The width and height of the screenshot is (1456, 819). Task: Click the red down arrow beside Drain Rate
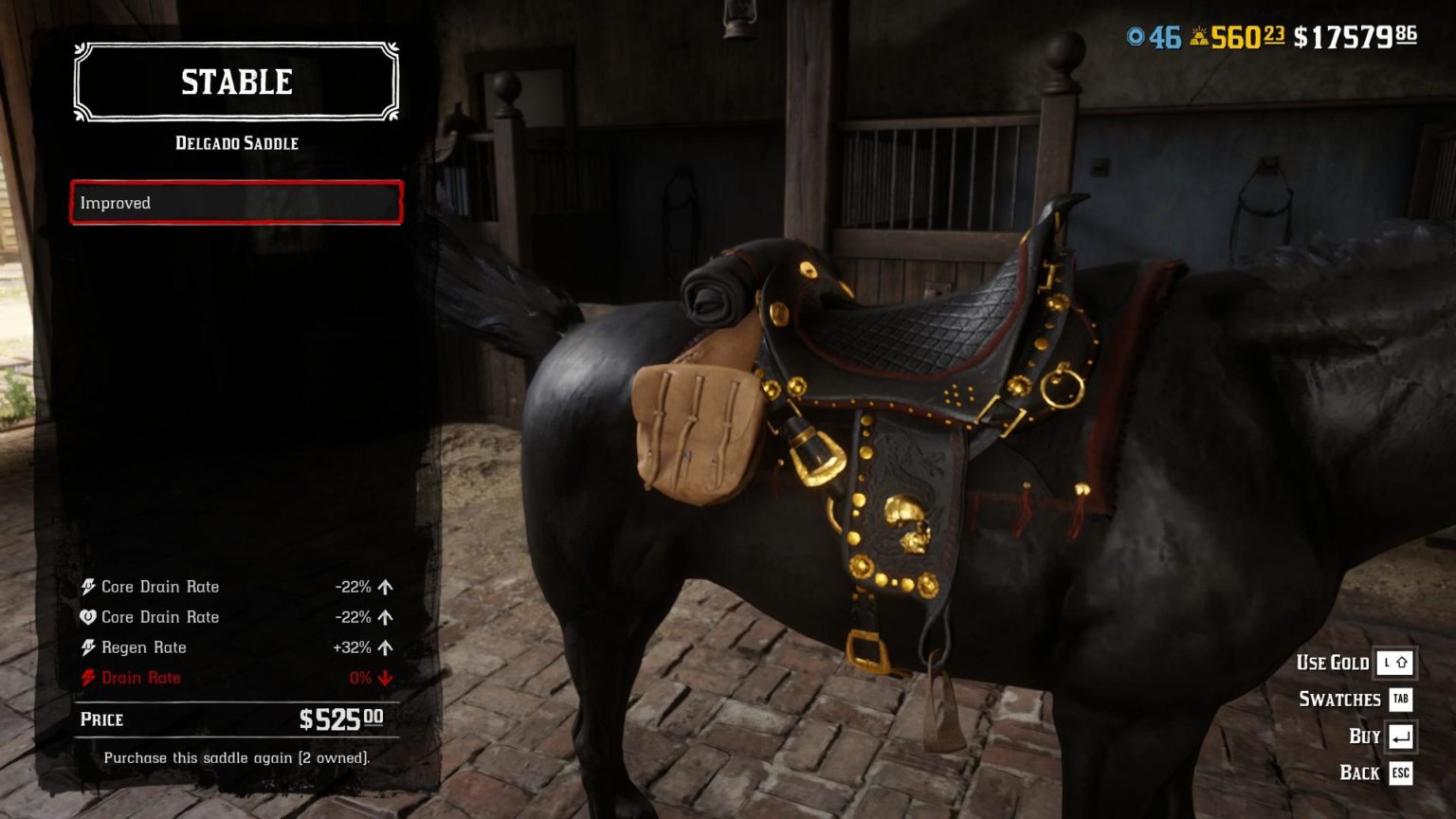click(x=385, y=678)
